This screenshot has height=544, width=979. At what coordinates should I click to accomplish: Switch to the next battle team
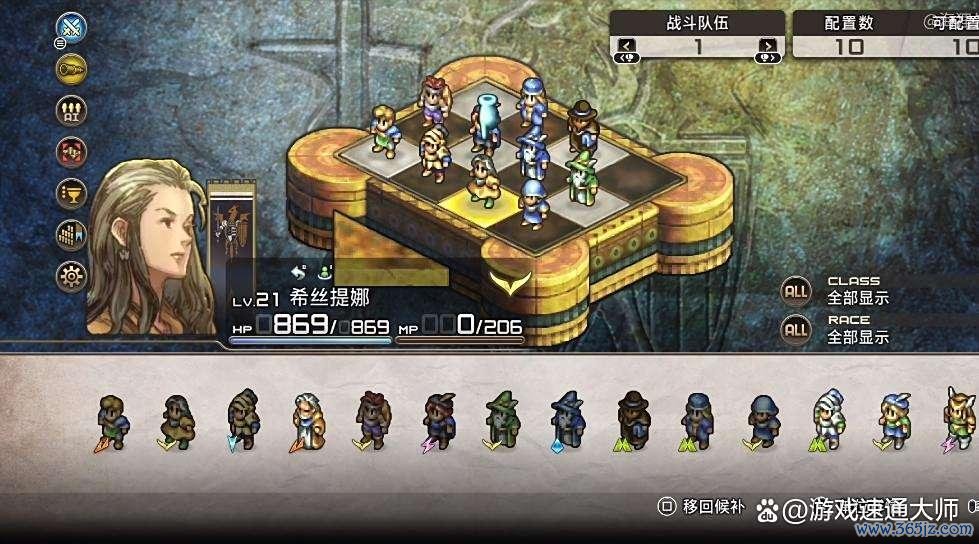(767, 45)
